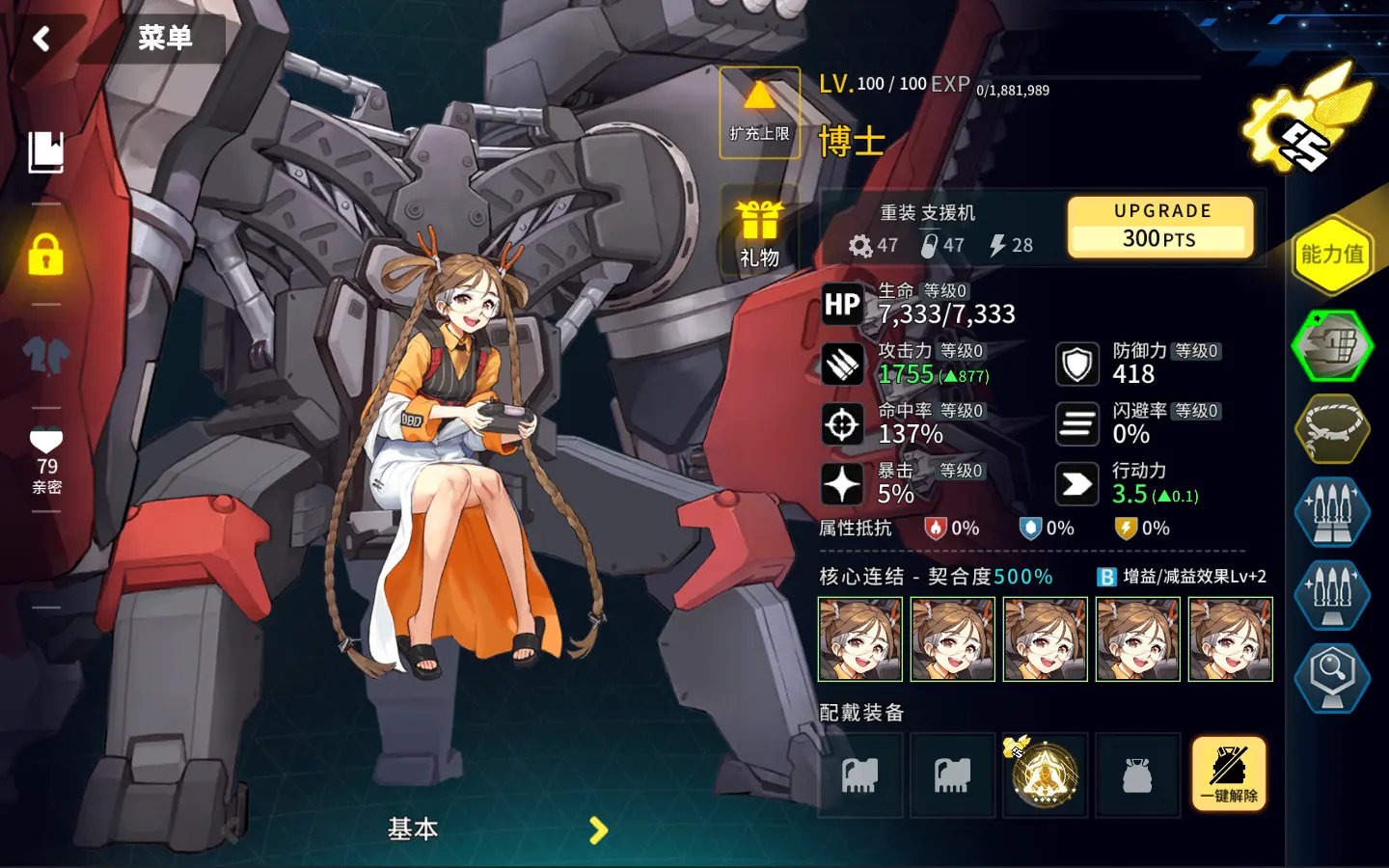Select the backpack equipment slot

point(1137,775)
